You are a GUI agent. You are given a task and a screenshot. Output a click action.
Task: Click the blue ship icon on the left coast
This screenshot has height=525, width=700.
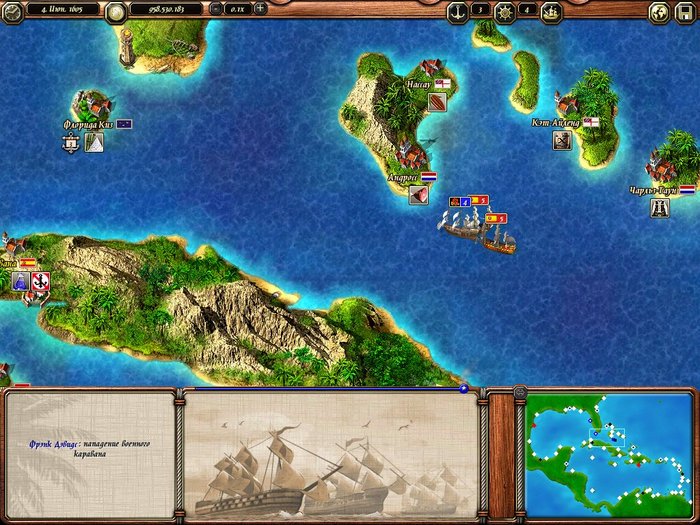pyautogui.click(x=20, y=283)
